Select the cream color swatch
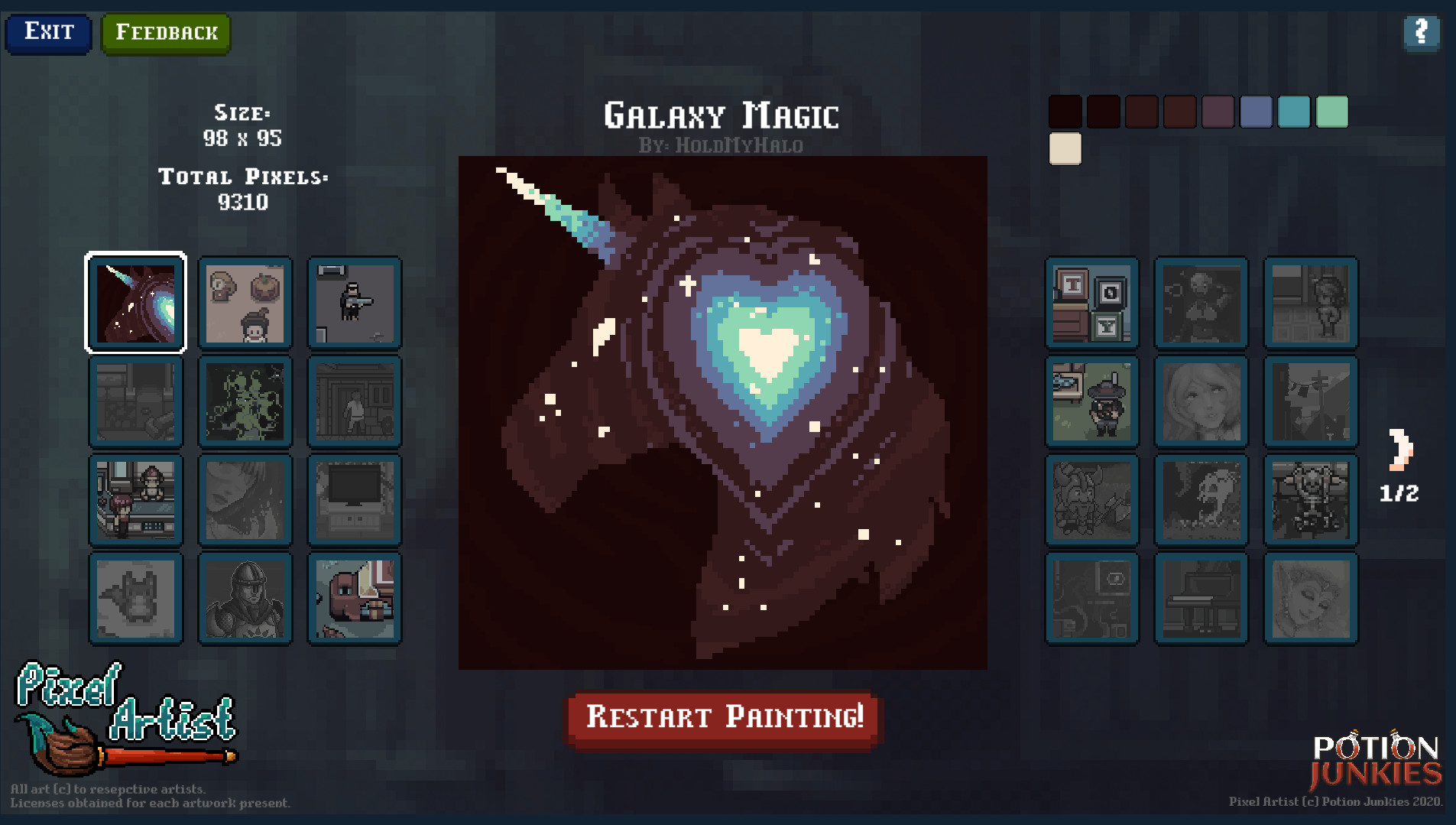Screen dimensions: 1456x825 [1065, 148]
